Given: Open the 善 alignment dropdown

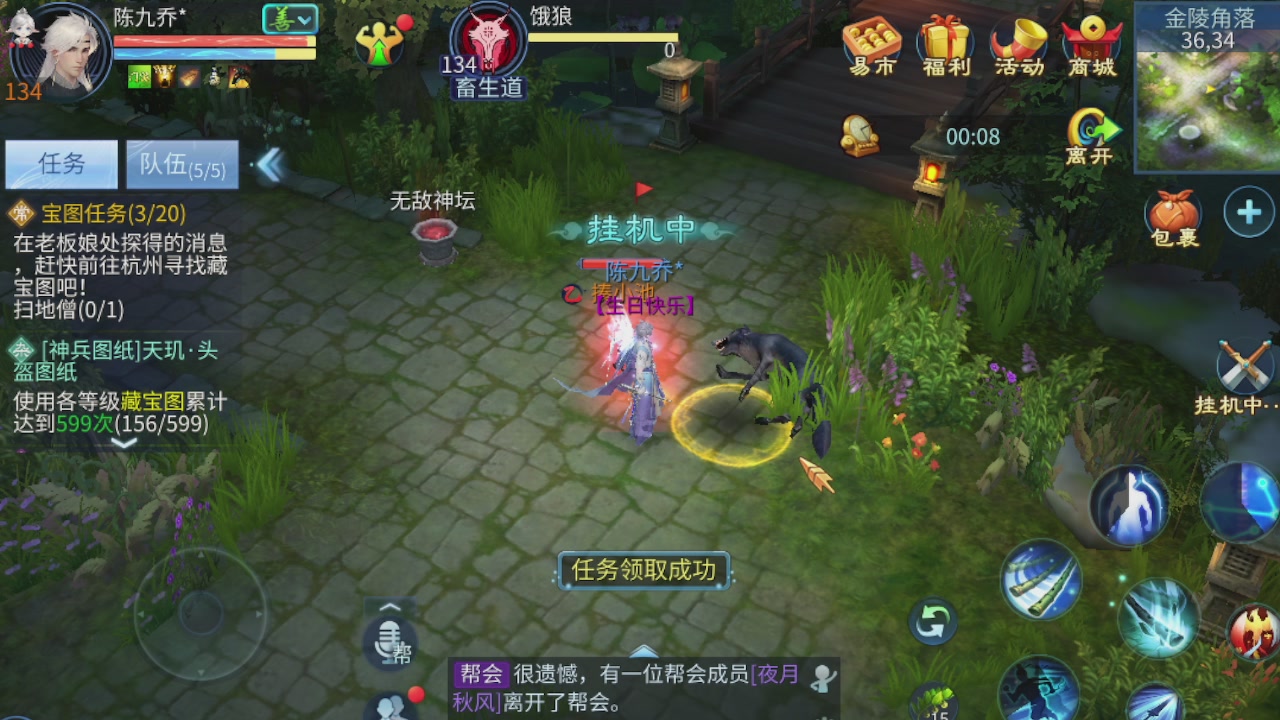Looking at the screenshot, I should 288,18.
